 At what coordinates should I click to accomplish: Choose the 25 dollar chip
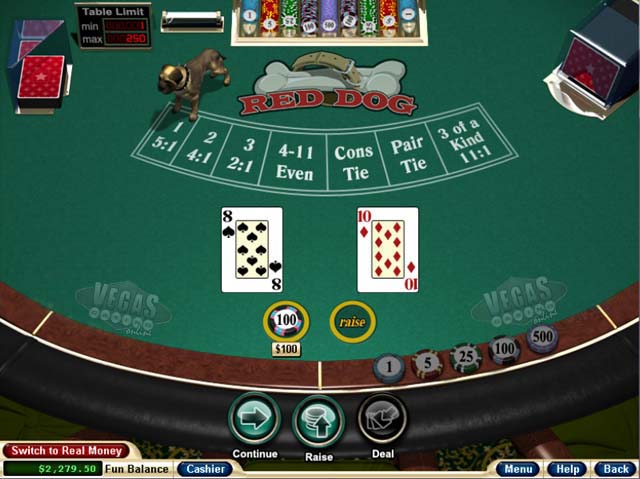pyautogui.click(x=465, y=357)
